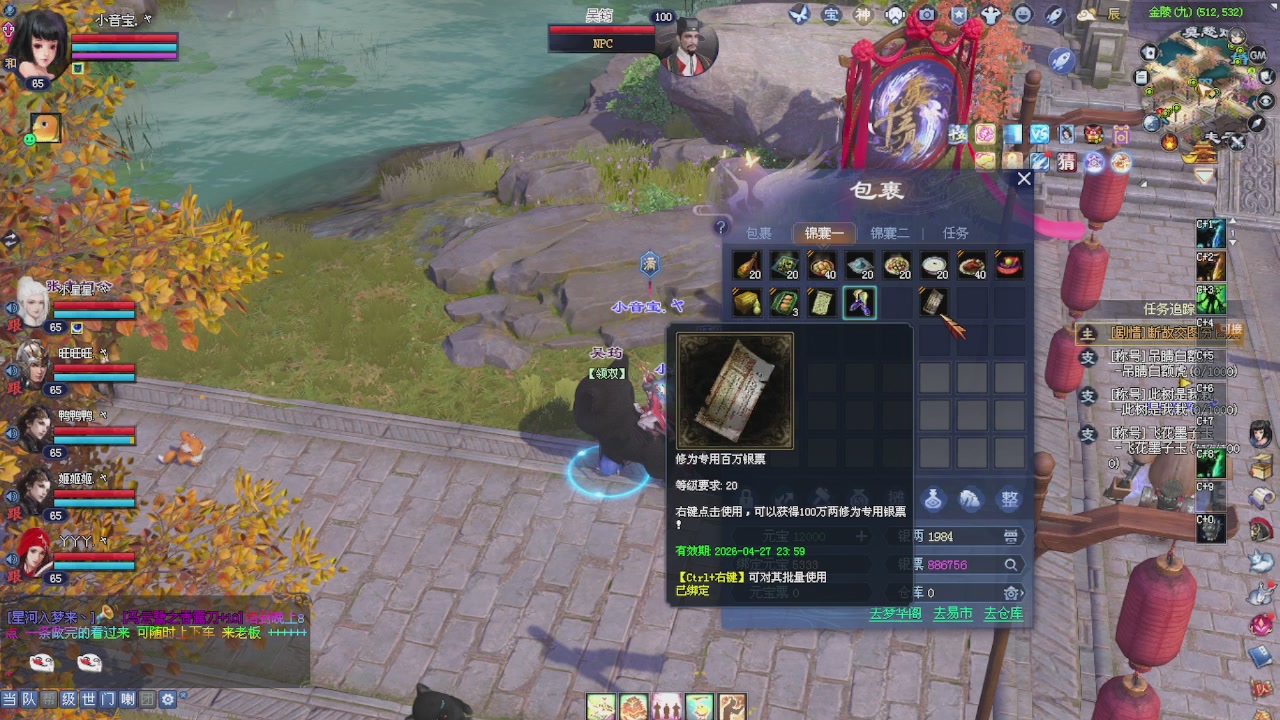Switch to the 锦囊二 tab
This screenshot has width=1280, height=720.
pos(889,233)
